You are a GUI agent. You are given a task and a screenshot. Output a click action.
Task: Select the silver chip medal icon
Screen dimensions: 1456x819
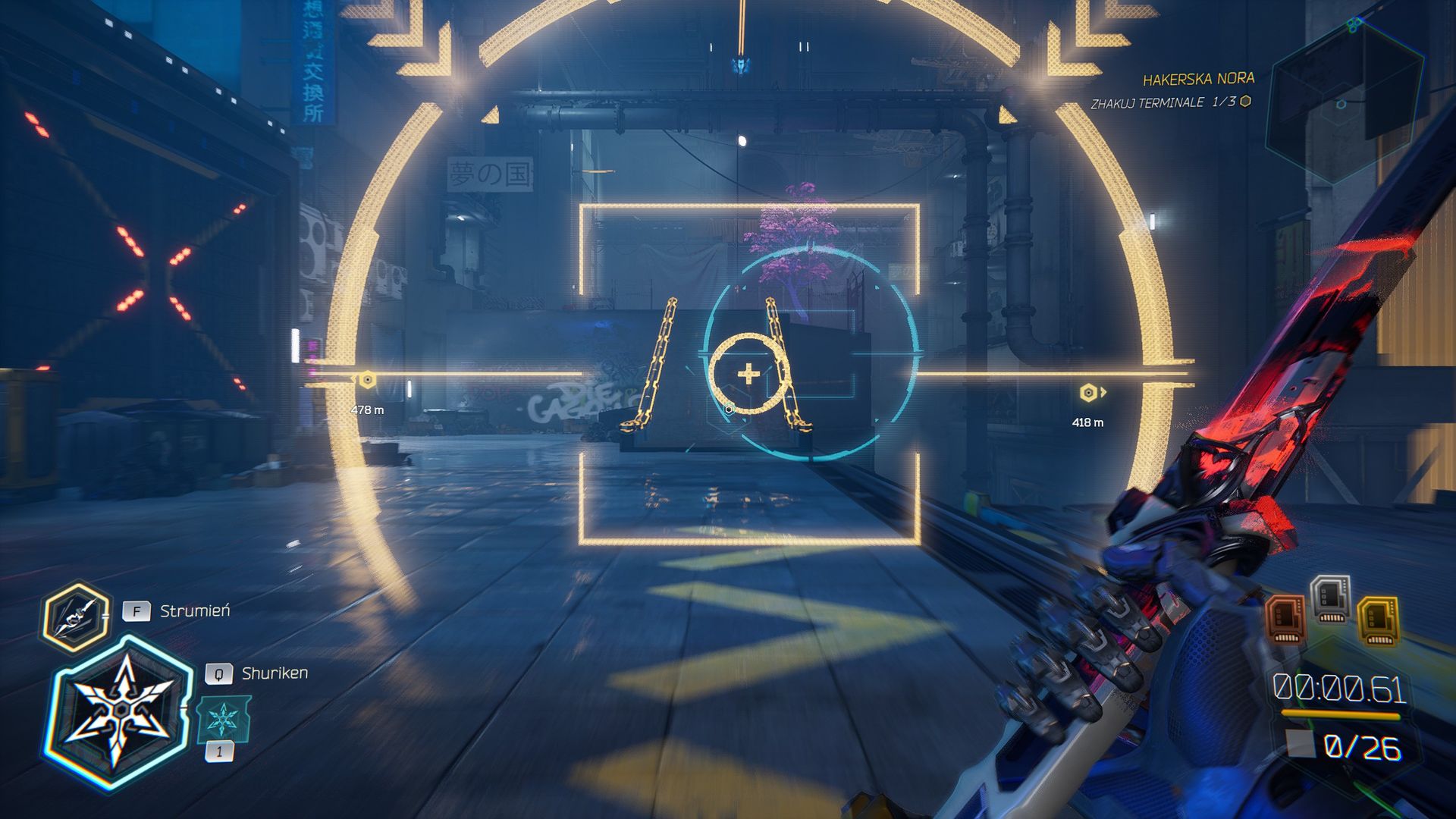[x=1330, y=598]
